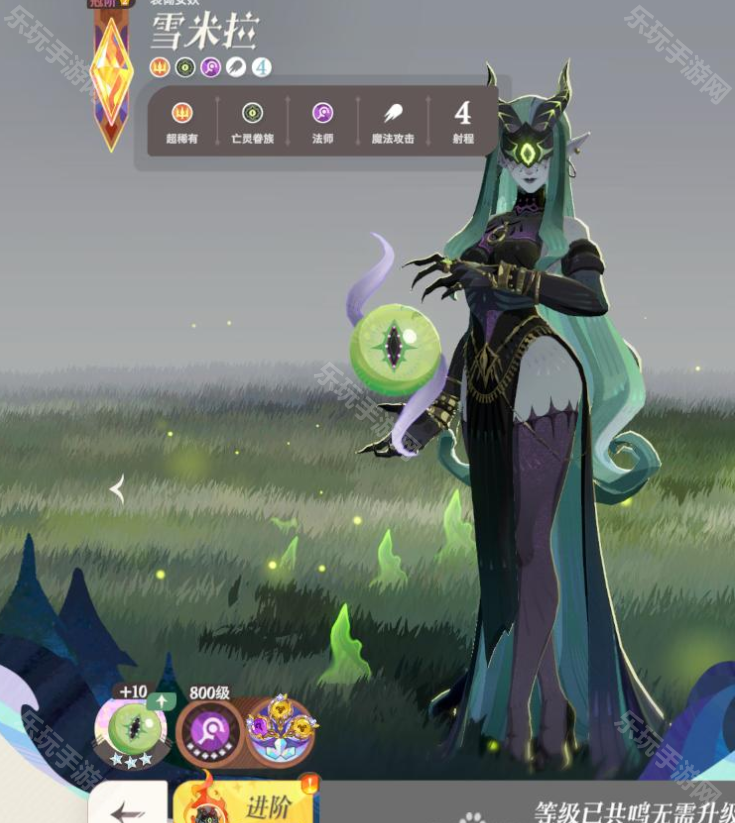
Task: Select the 超稀有 rarity tag
Action: (182, 122)
